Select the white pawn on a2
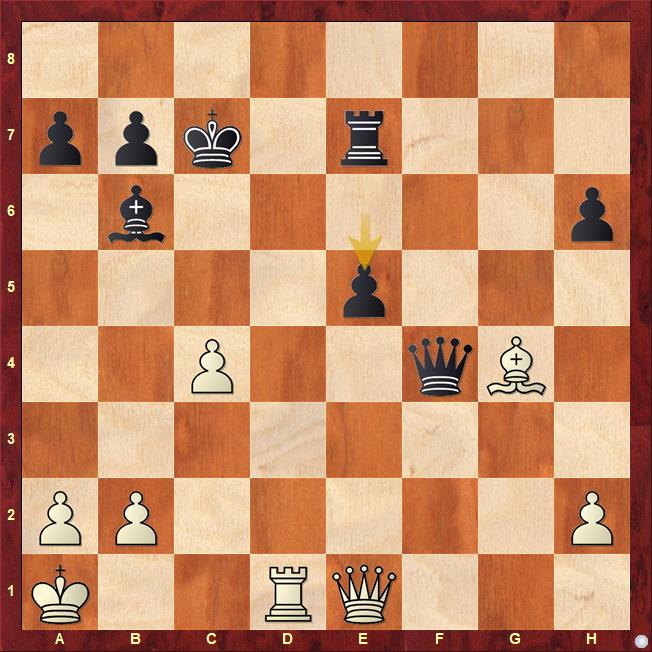 click(x=60, y=517)
